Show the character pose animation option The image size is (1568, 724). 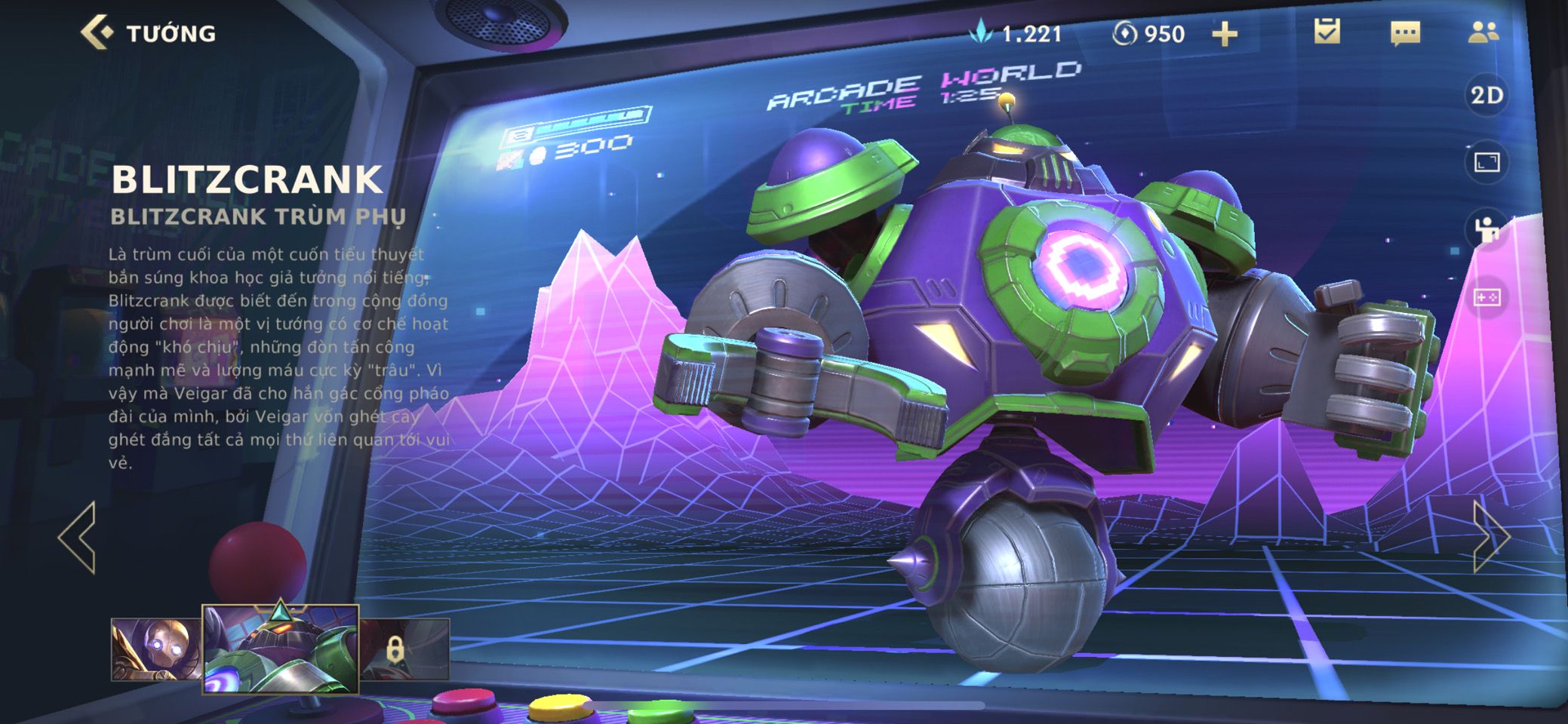click(1487, 229)
